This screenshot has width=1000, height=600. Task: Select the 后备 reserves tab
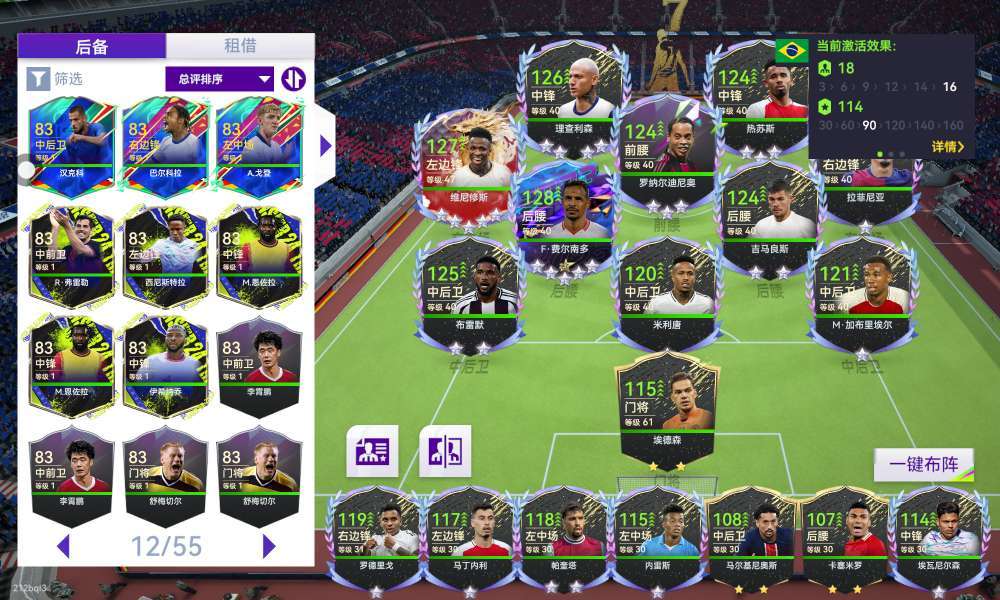pyautogui.click(x=92, y=46)
